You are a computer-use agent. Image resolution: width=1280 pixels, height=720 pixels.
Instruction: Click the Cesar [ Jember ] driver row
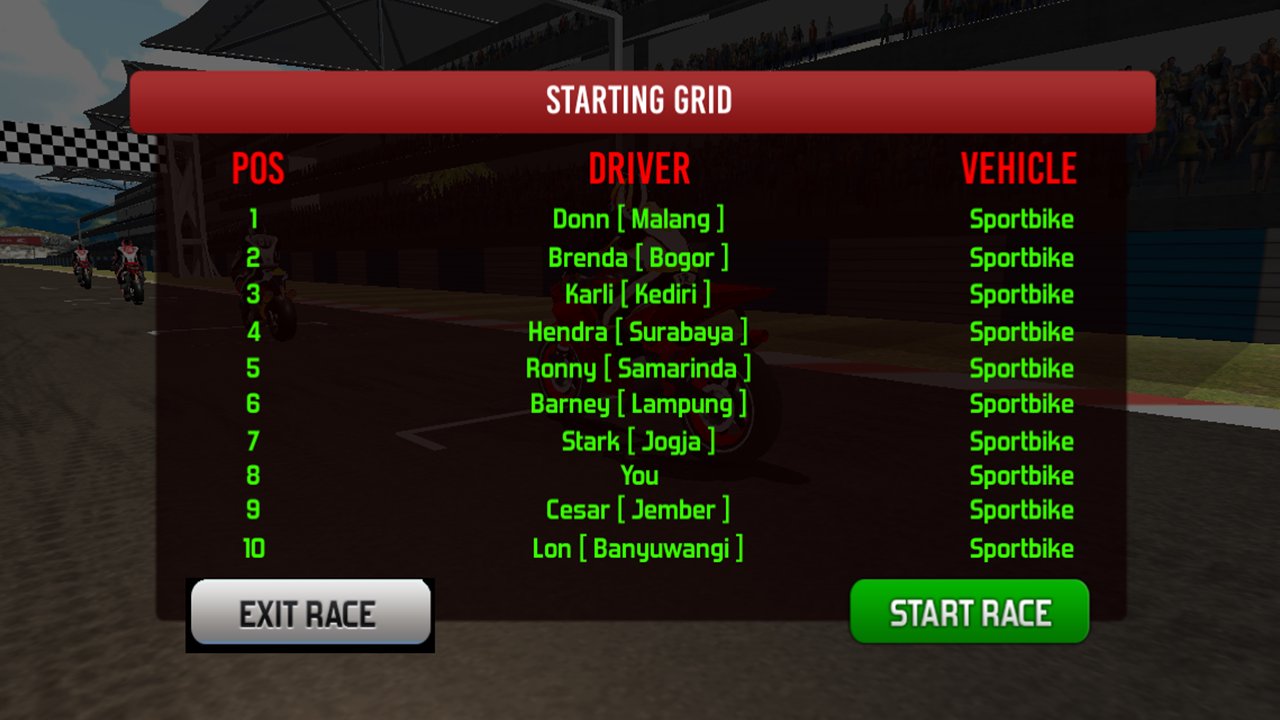[638, 510]
